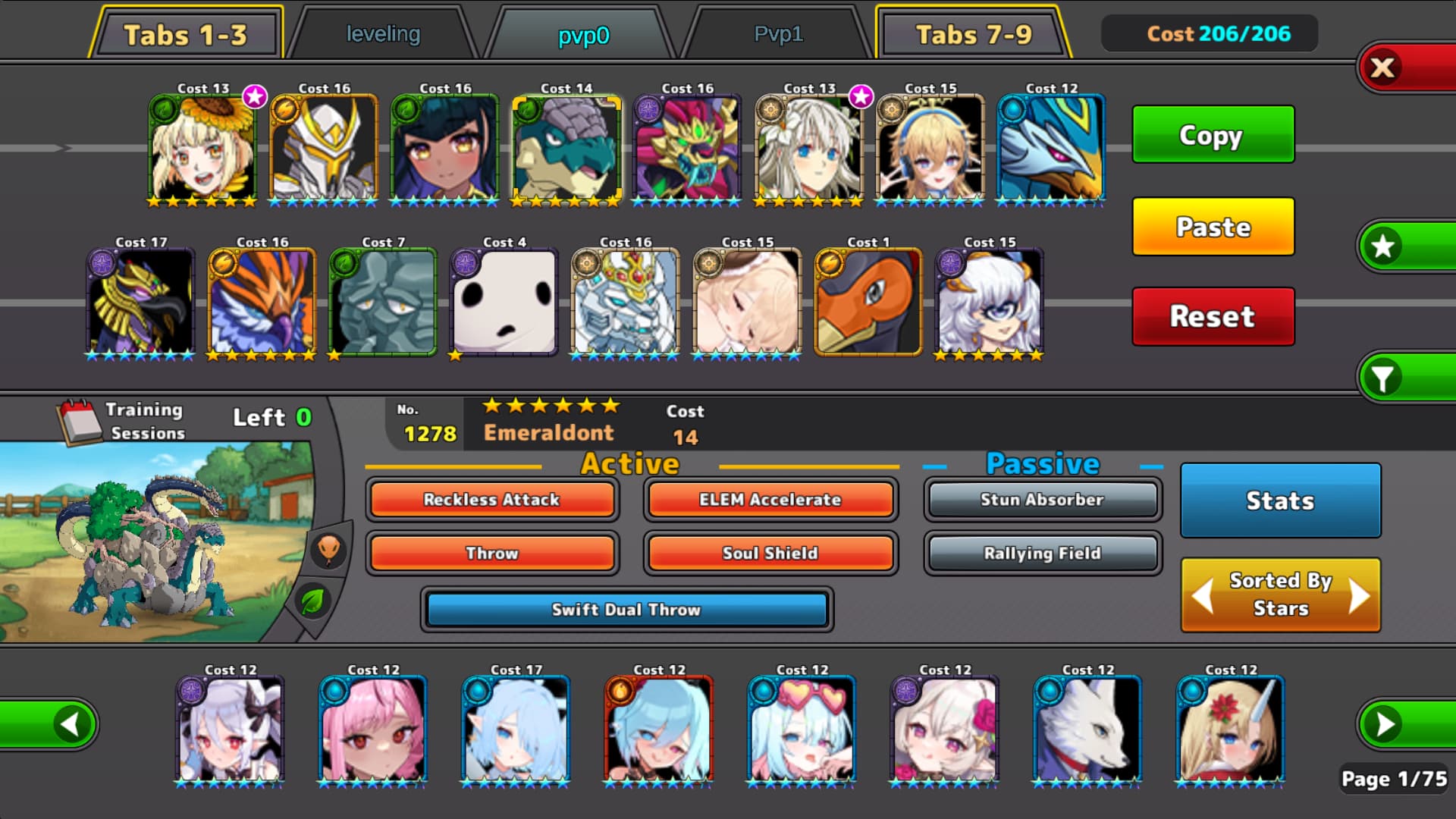View Emeraldont's Stats
The width and height of the screenshot is (1456, 819).
tap(1280, 500)
